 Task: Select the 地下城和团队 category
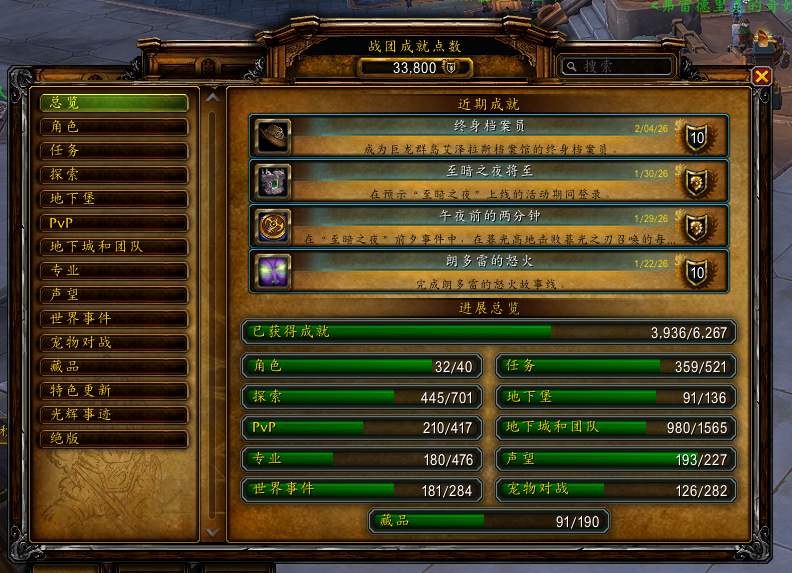pos(113,247)
